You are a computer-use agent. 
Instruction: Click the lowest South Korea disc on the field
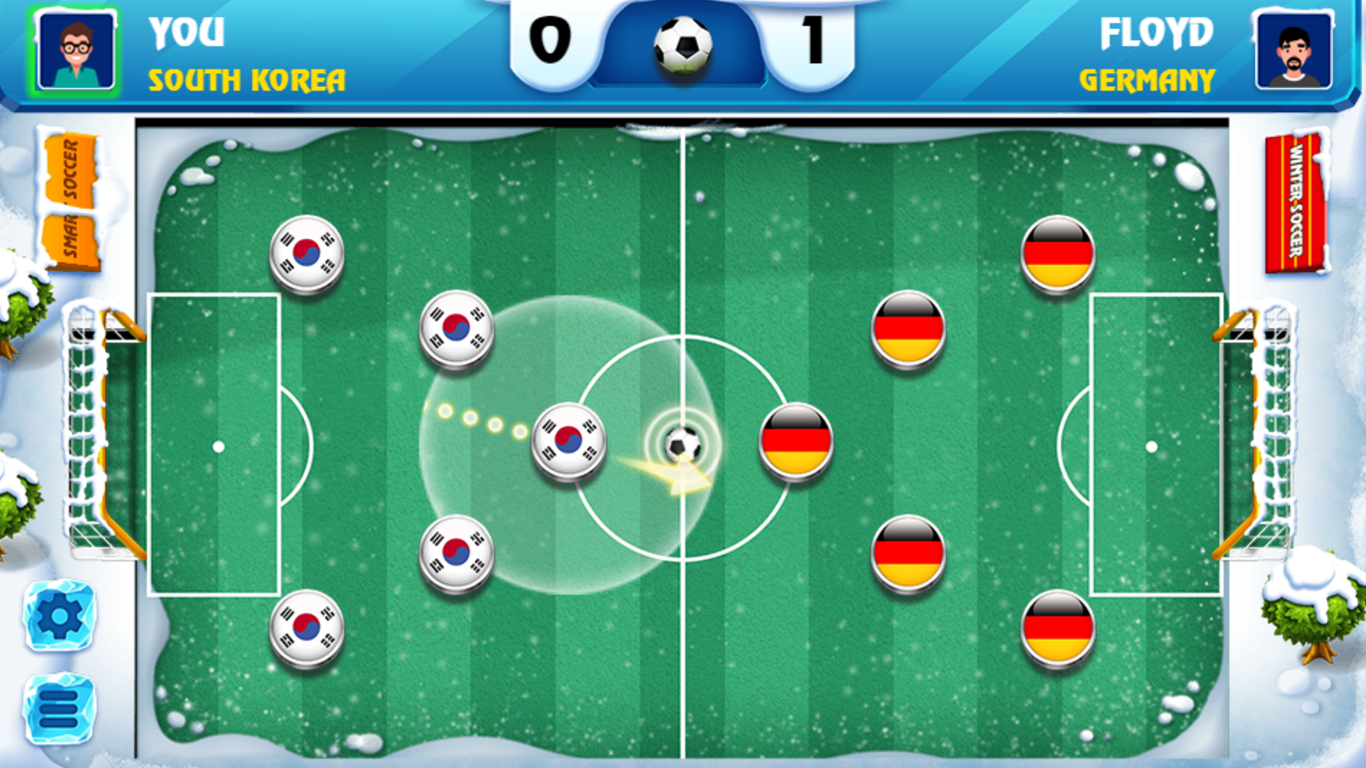tap(305, 628)
